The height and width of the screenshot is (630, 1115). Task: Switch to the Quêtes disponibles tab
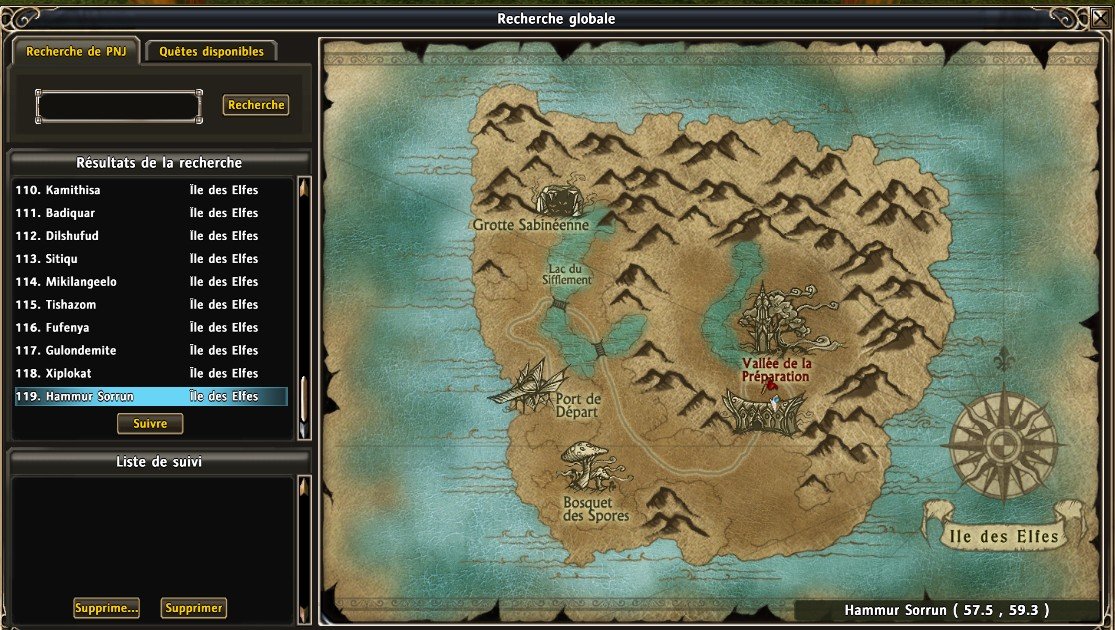click(x=211, y=51)
